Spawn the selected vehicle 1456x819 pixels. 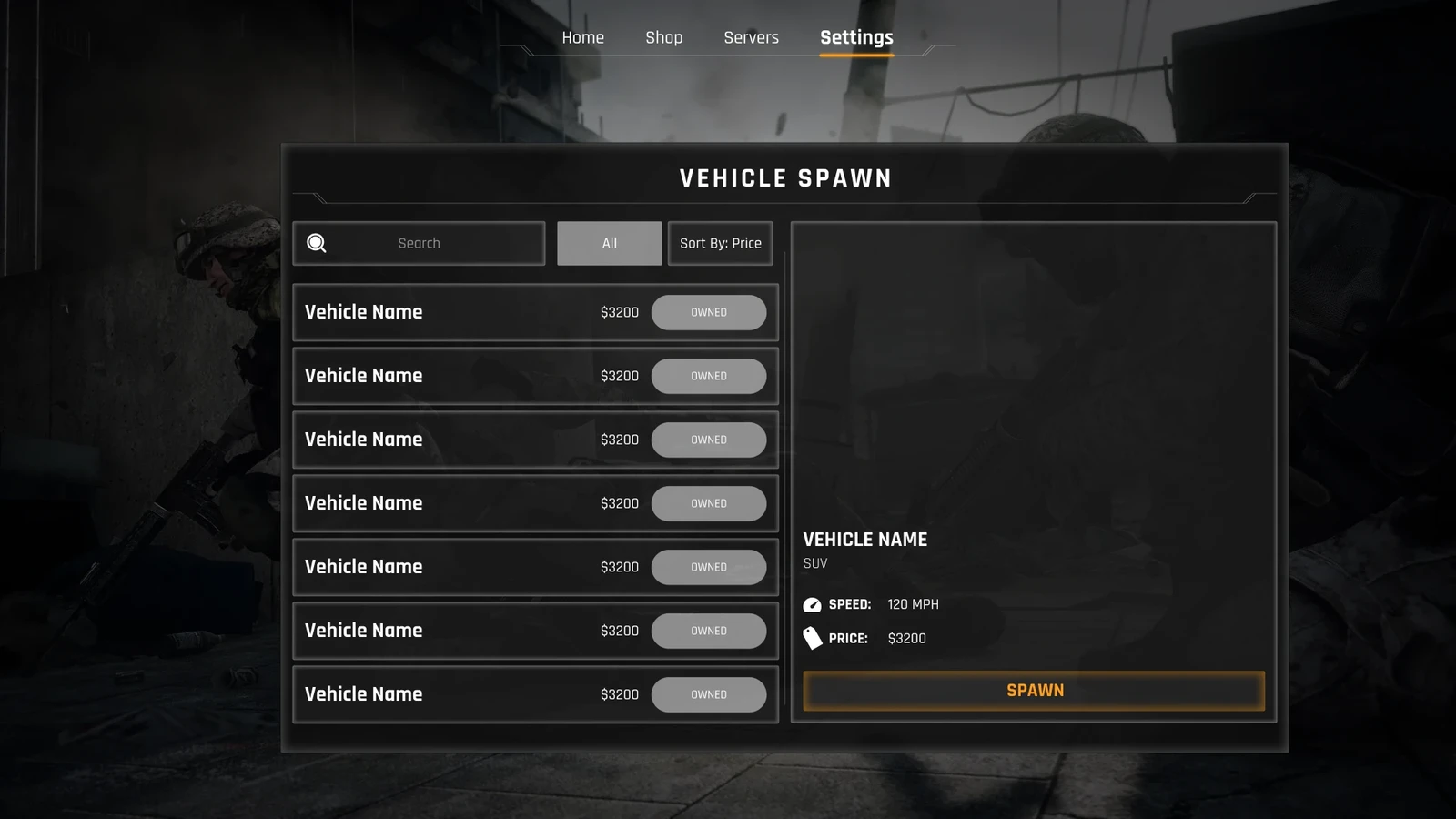tap(1034, 691)
